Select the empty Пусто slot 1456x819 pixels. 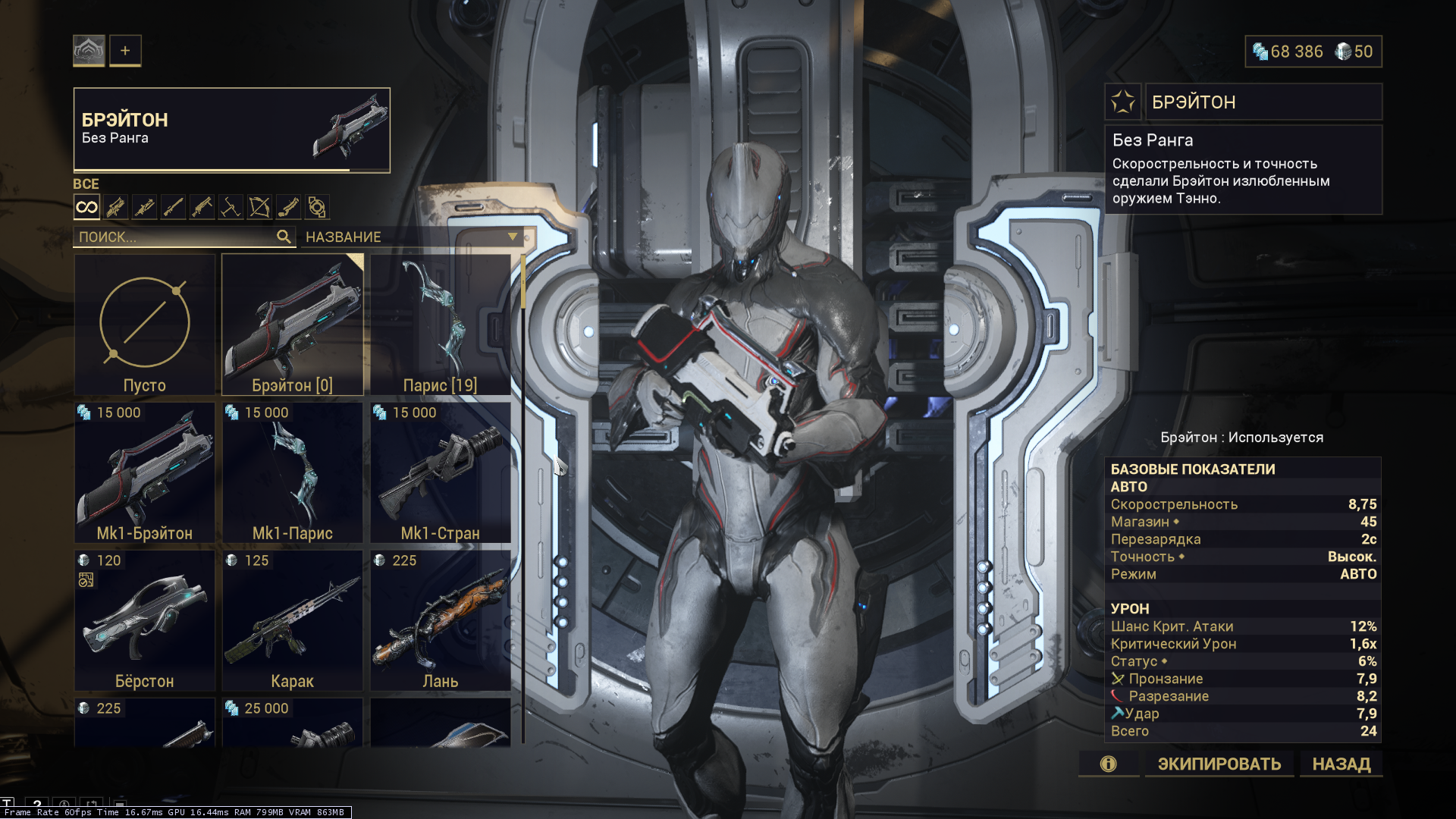[x=144, y=325]
